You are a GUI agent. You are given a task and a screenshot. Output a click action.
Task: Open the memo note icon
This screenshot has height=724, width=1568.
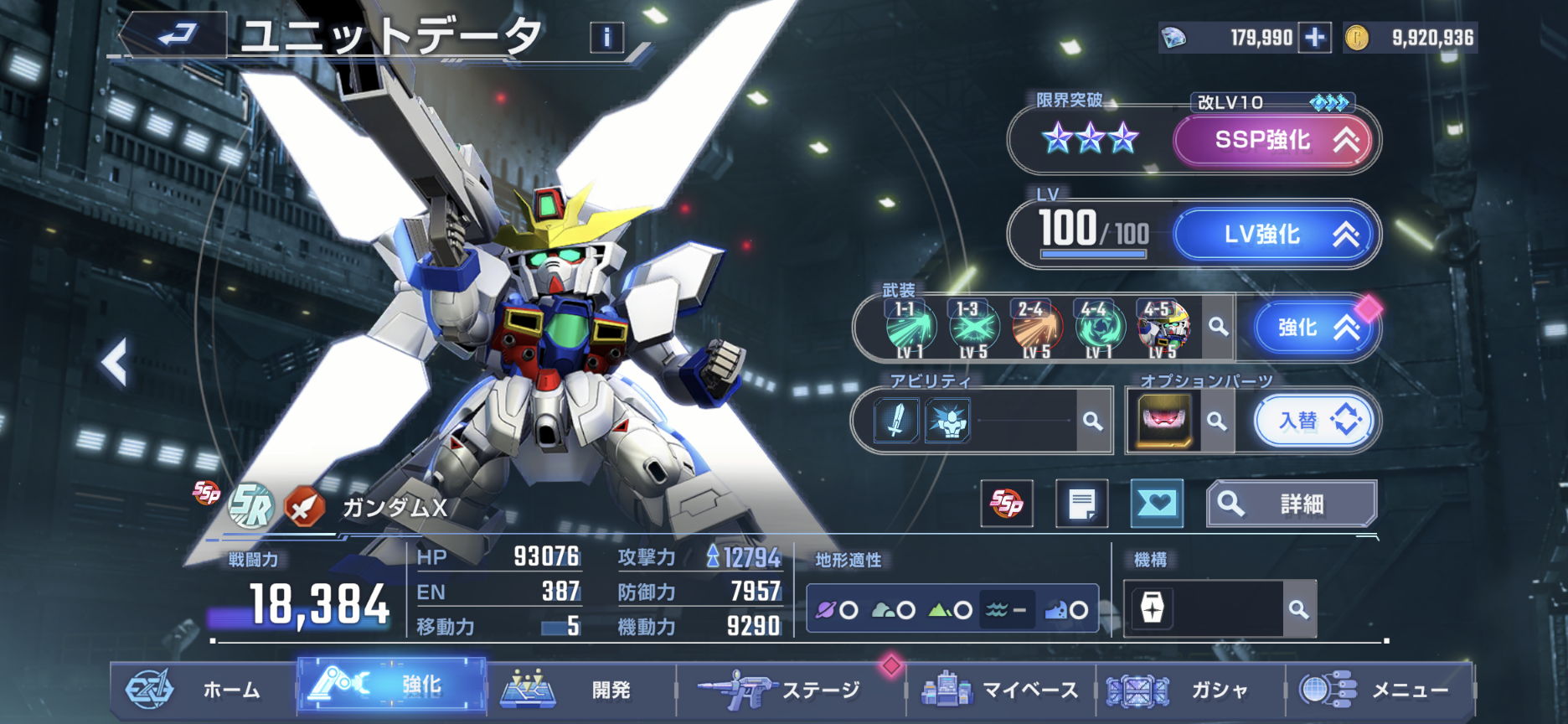(1081, 504)
